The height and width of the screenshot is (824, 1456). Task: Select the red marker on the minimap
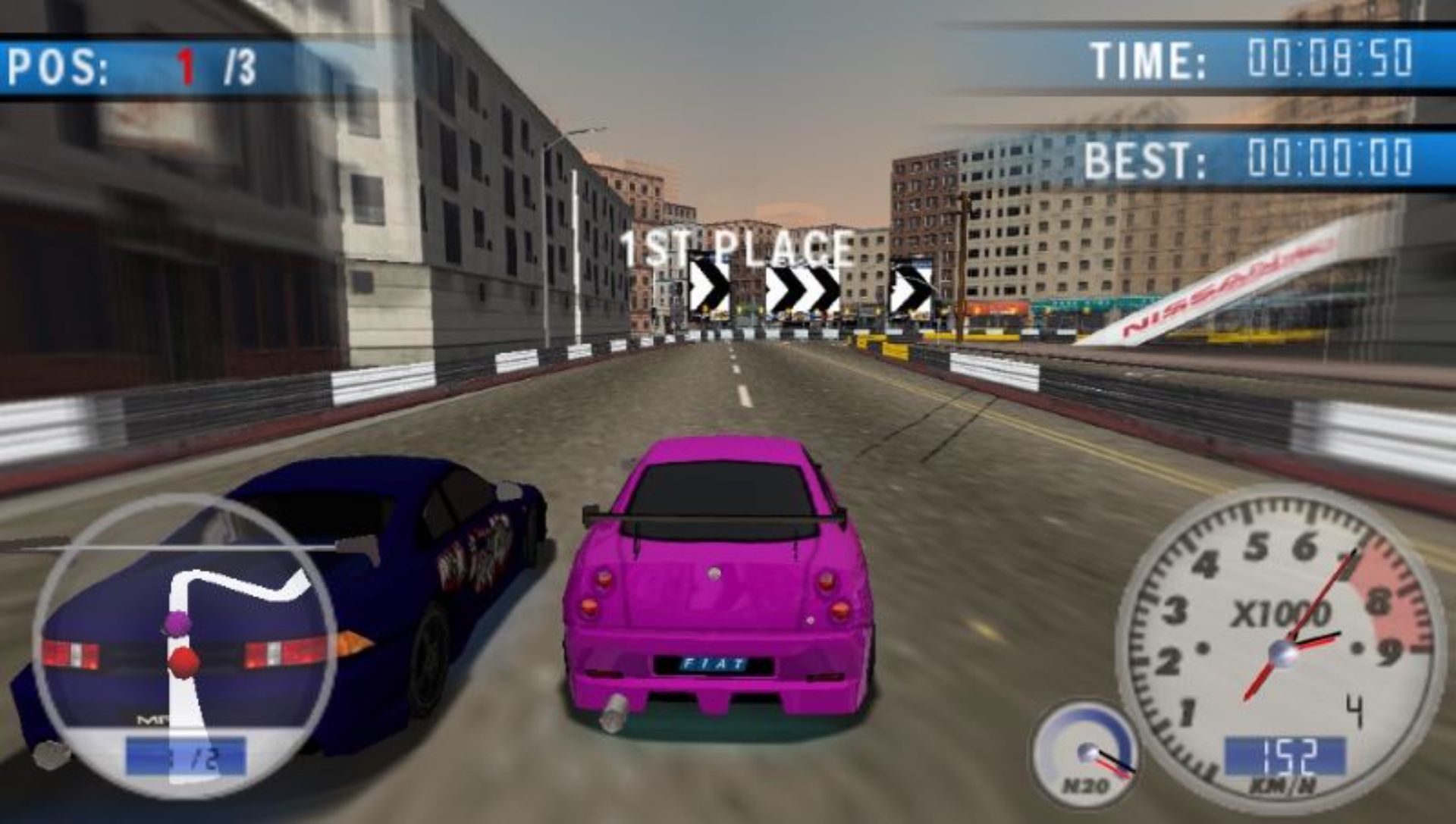pyautogui.click(x=183, y=661)
